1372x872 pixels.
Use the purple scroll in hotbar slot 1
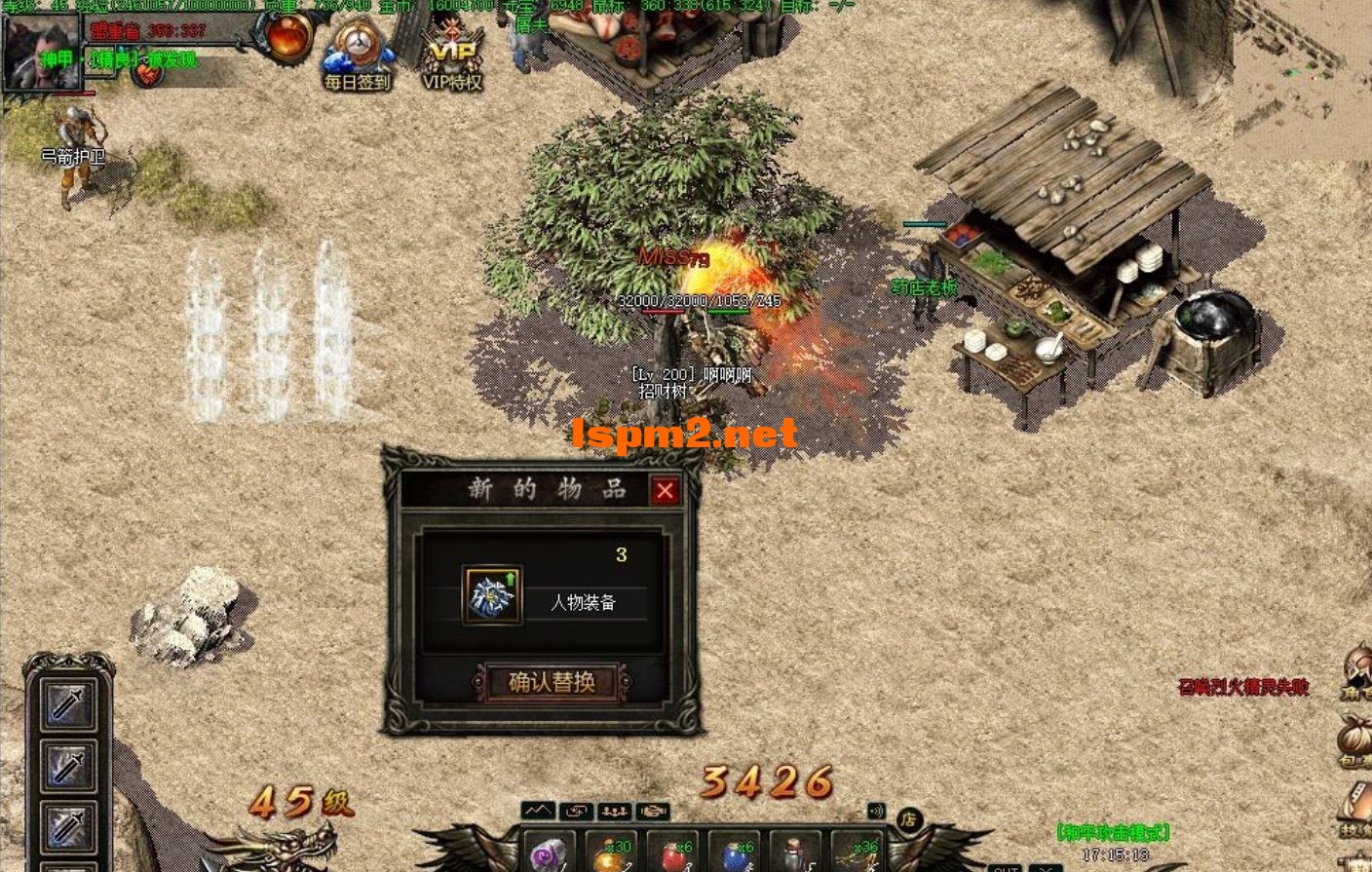[550, 854]
